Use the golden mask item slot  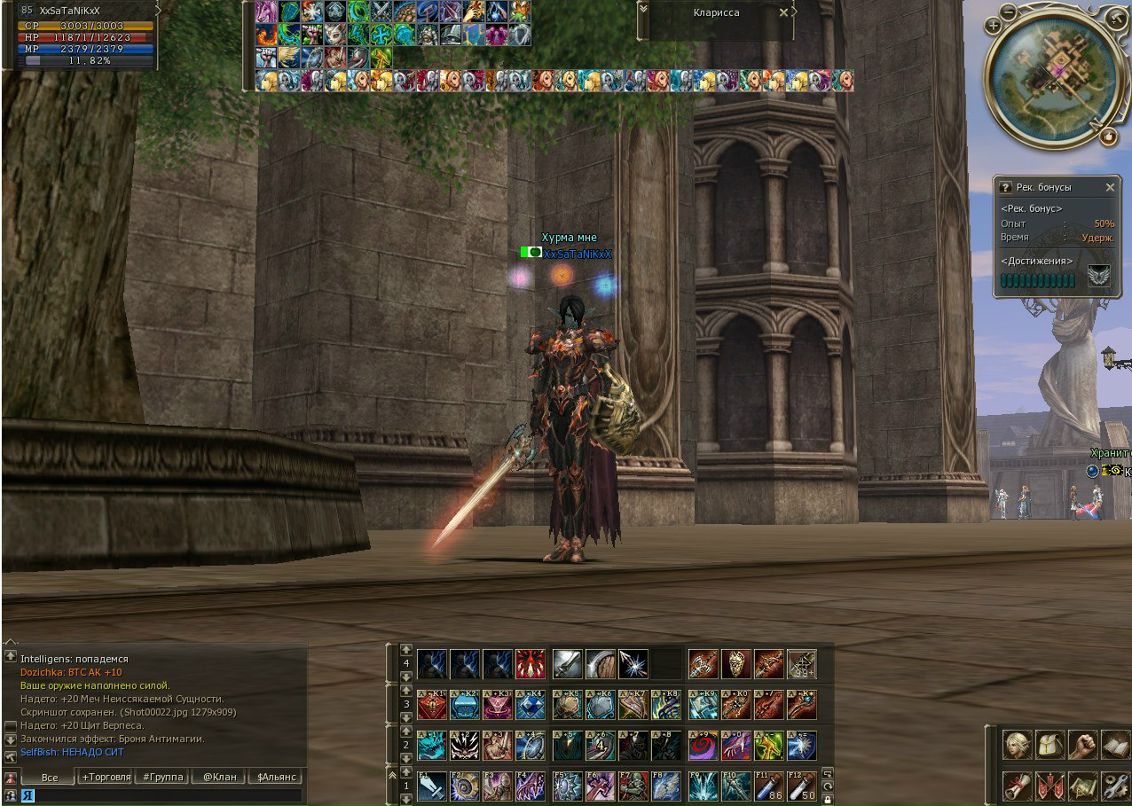tap(736, 663)
